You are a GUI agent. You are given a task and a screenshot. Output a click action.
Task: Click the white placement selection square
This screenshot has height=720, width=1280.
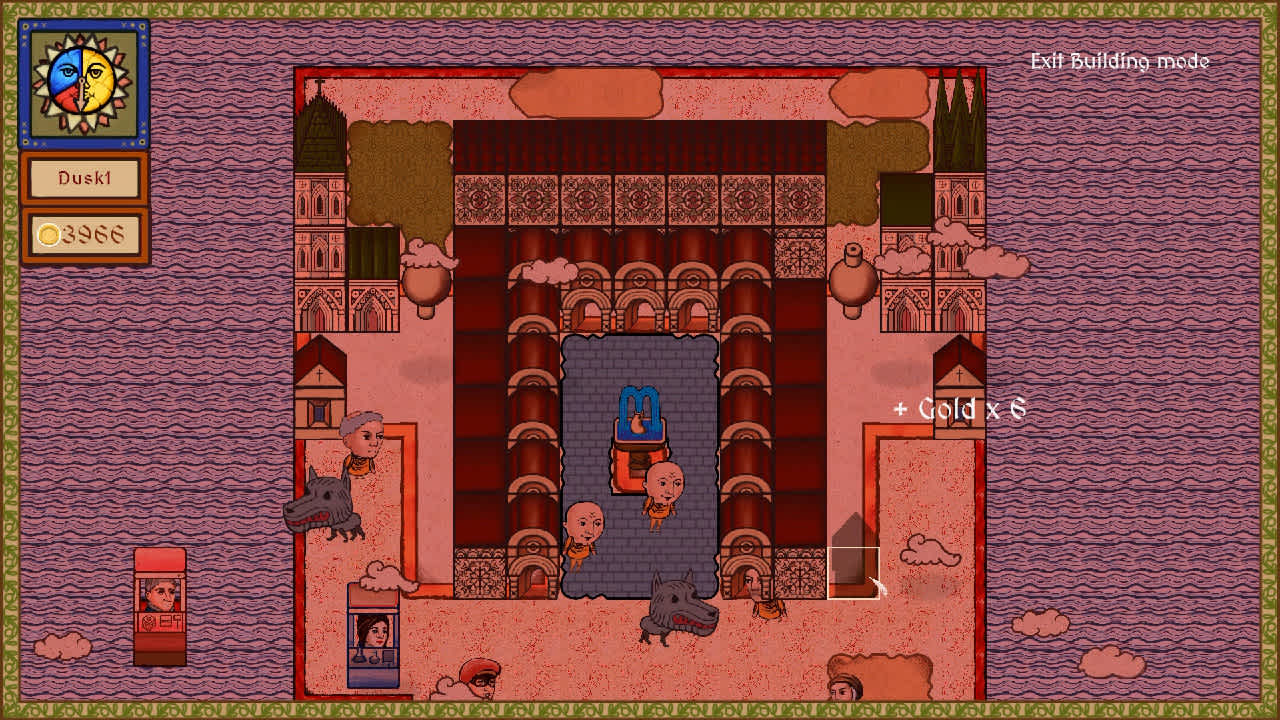coord(854,570)
